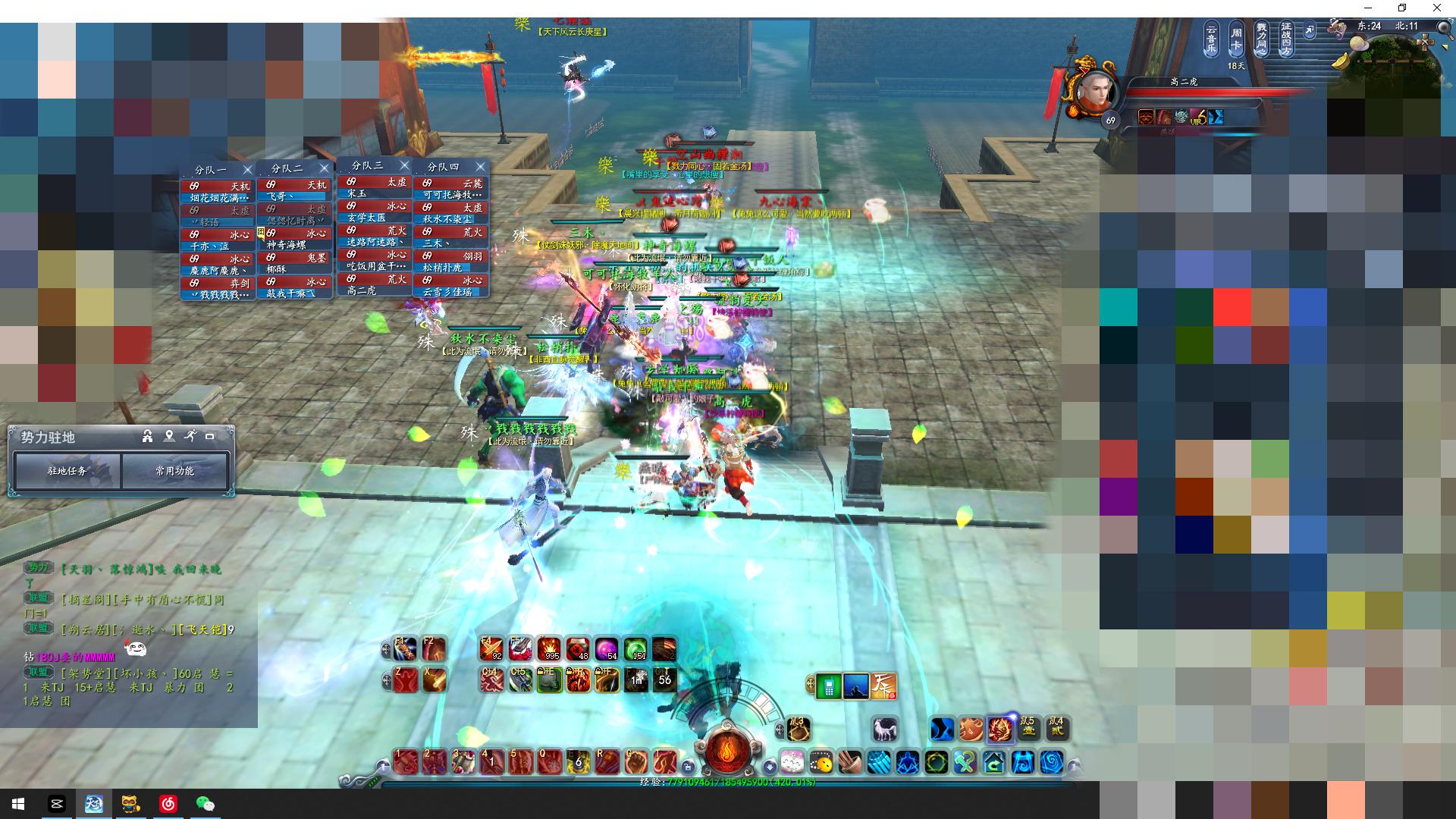The width and height of the screenshot is (1456, 819).
Task: Close the game window
Action: pyautogui.click(x=1436, y=8)
